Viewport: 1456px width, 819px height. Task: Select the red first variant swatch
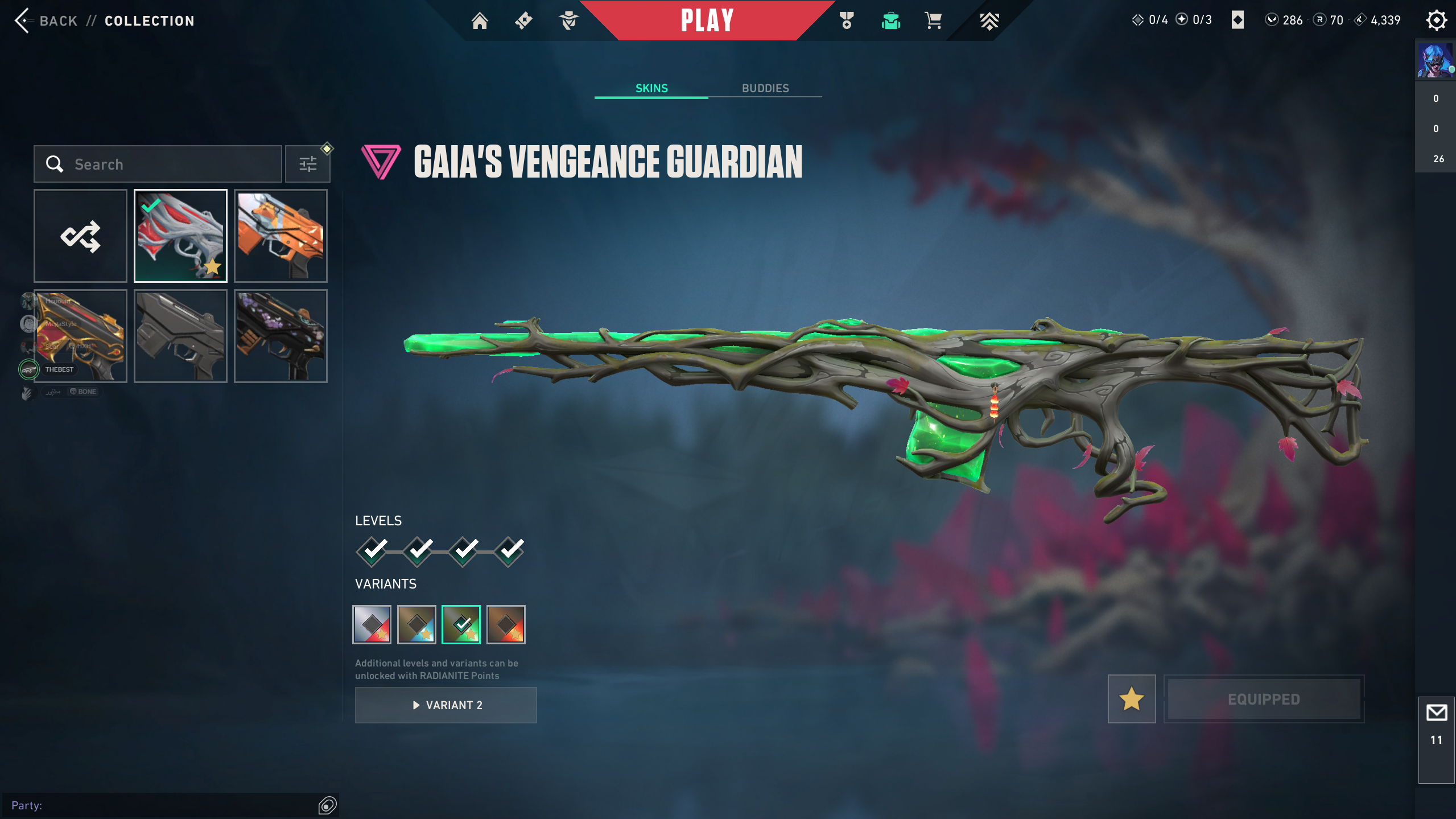click(372, 624)
